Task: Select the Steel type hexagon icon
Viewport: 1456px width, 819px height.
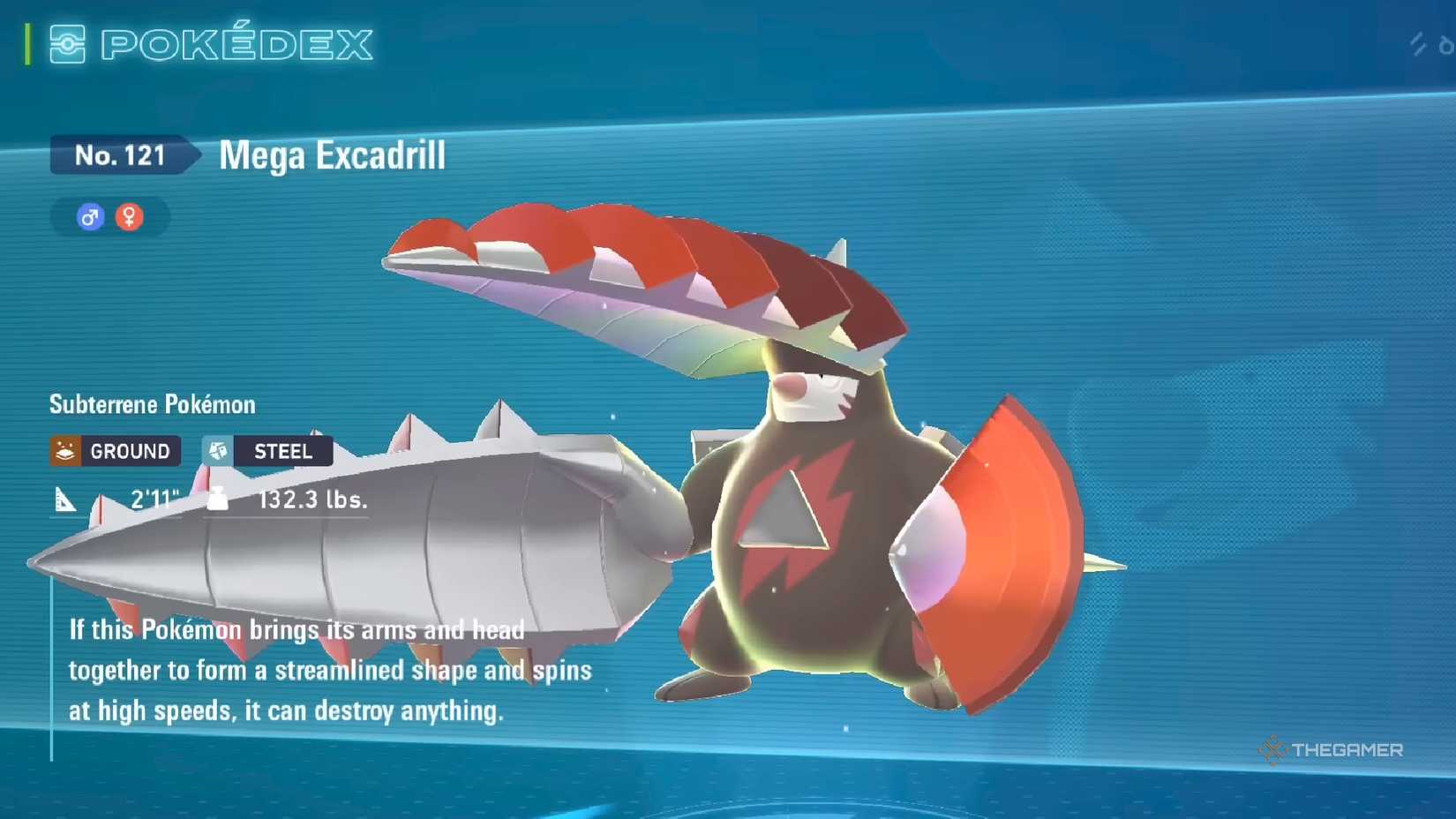Action: 217,451
